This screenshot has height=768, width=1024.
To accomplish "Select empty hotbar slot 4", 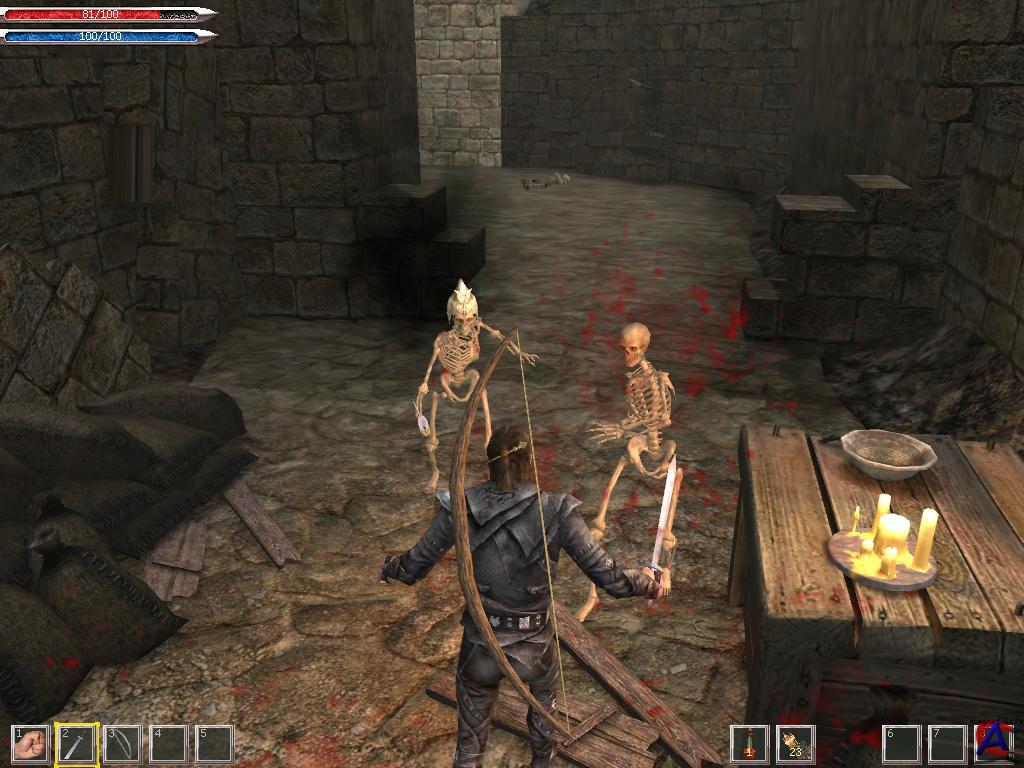I will pyautogui.click(x=168, y=744).
